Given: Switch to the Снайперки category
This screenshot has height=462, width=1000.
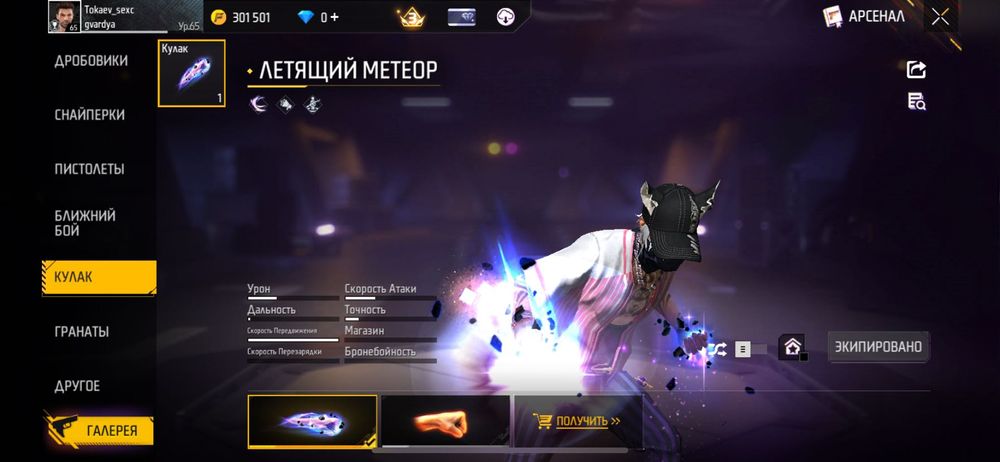Looking at the screenshot, I should click(90, 115).
